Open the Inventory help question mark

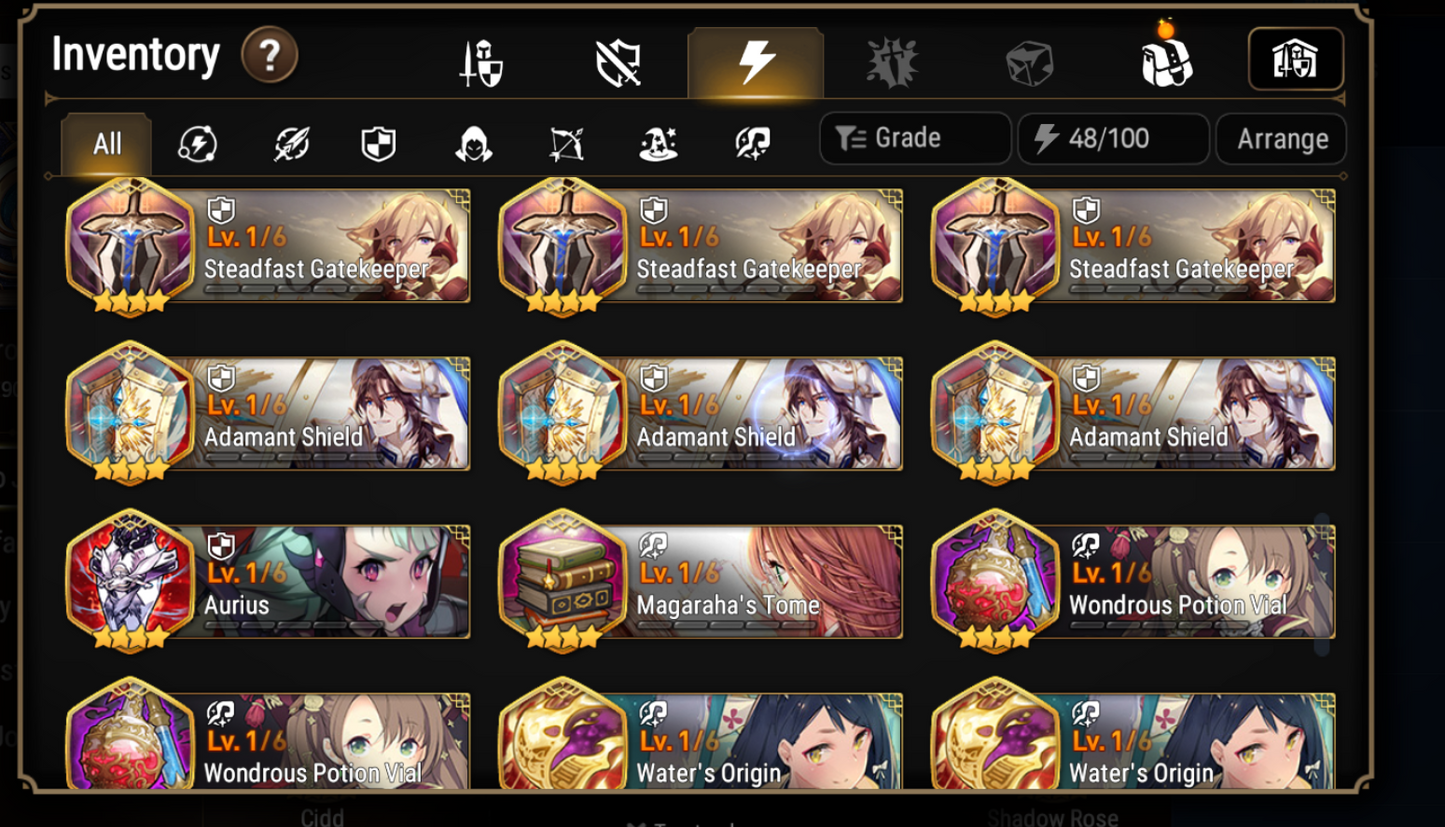269,56
